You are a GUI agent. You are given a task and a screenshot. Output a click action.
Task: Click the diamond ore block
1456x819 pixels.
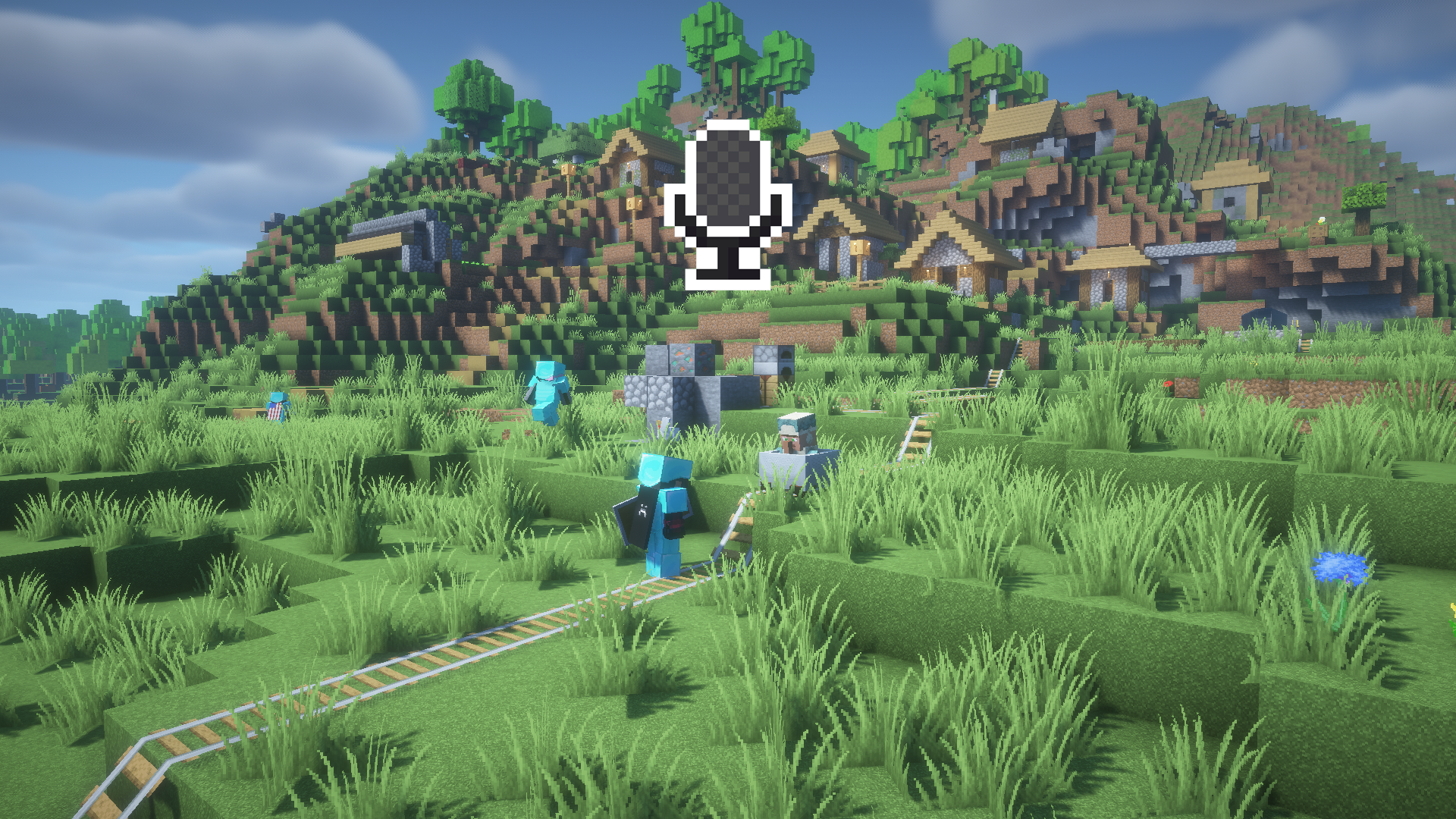pyautogui.click(x=682, y=359)
